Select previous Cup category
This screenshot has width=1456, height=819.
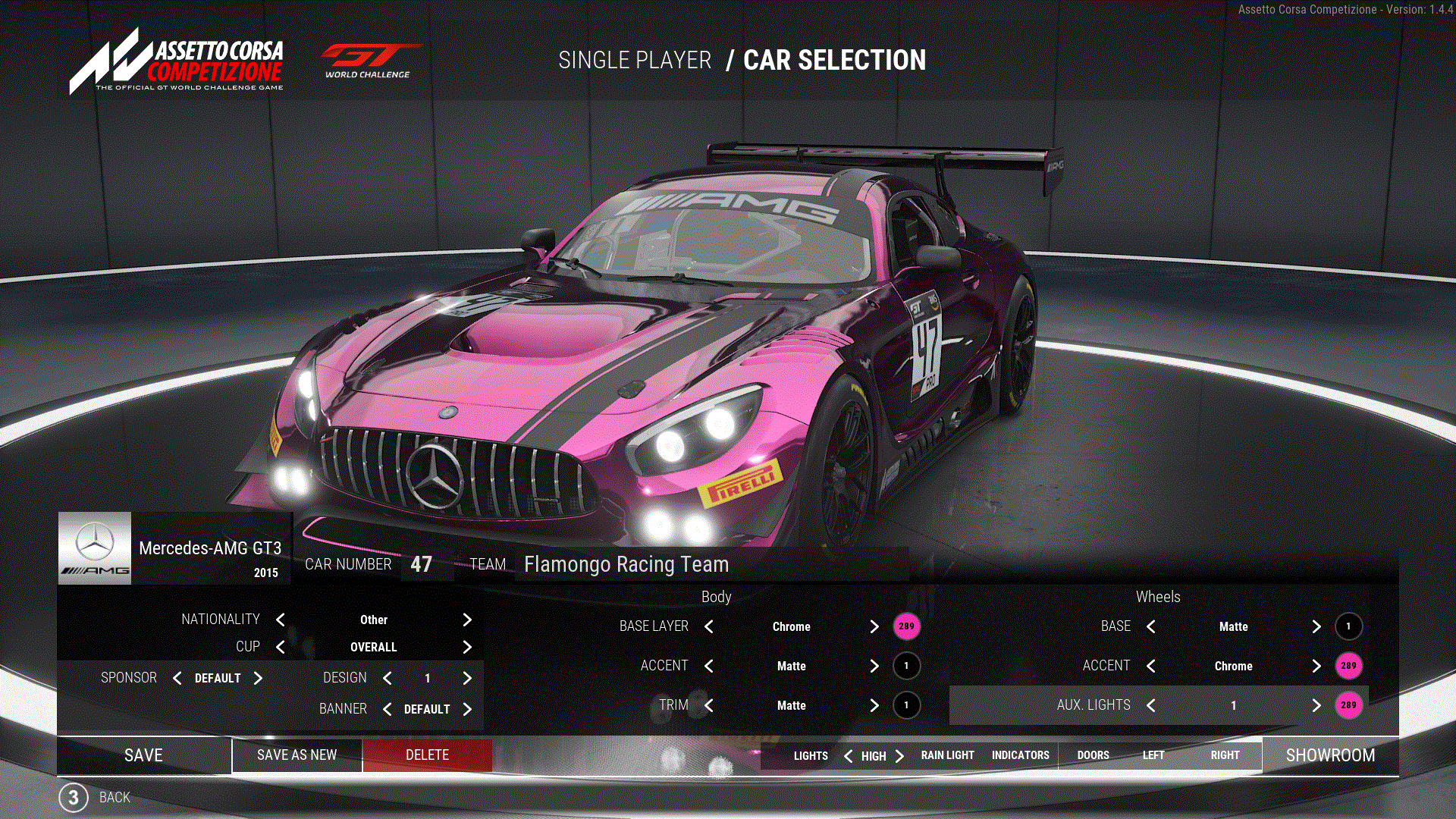tap(281, 647)
